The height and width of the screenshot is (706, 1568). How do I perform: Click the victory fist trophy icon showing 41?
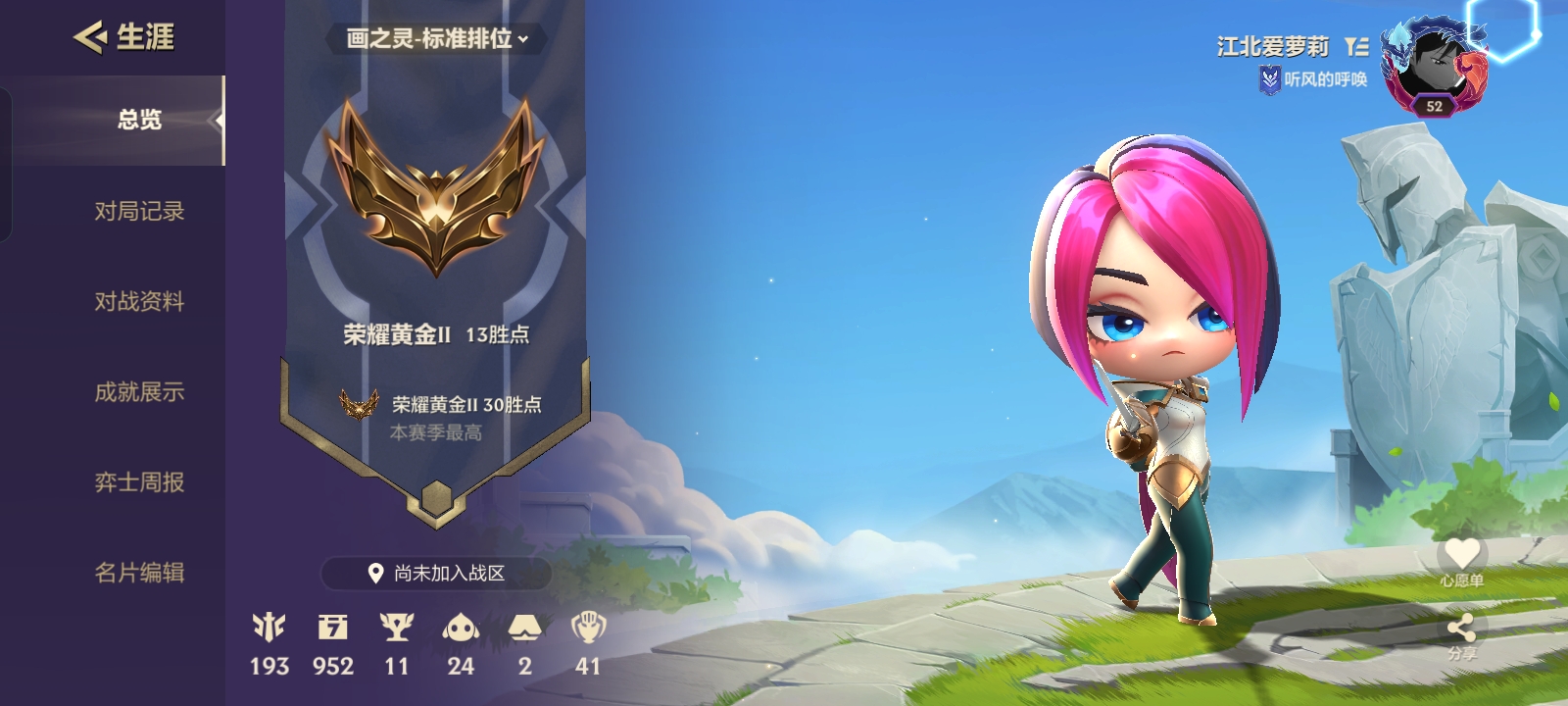(x=588, y=628)
